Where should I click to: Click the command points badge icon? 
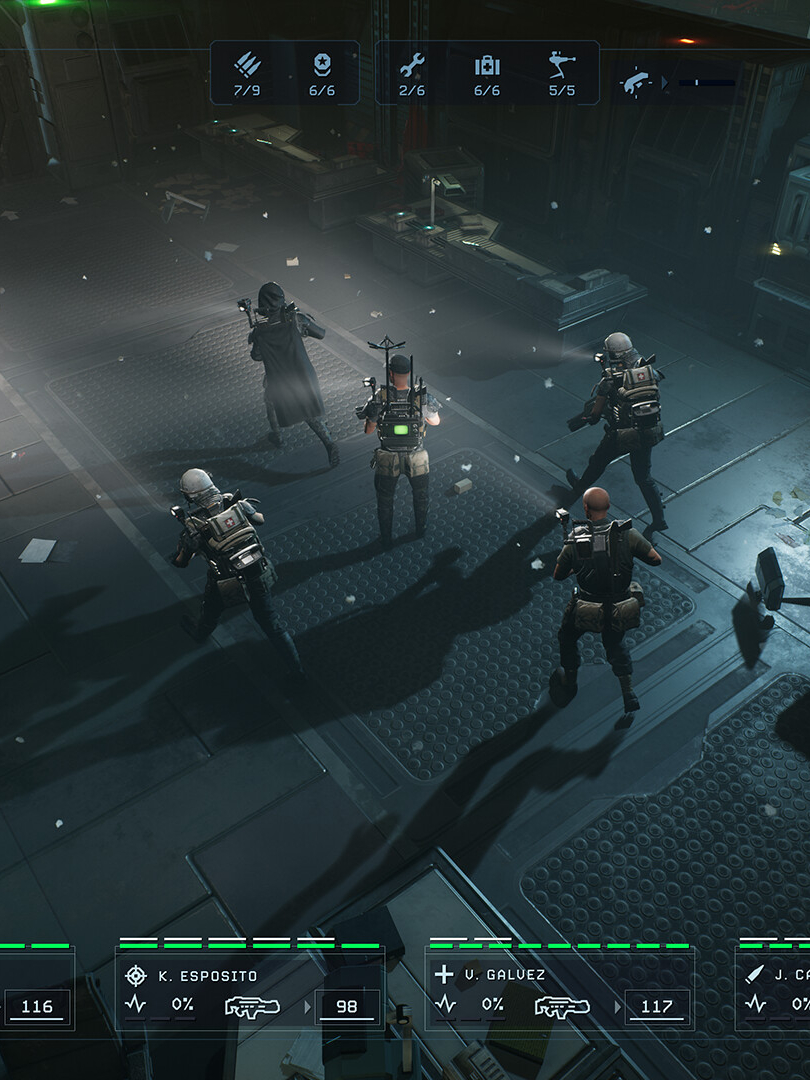point(321,66)
